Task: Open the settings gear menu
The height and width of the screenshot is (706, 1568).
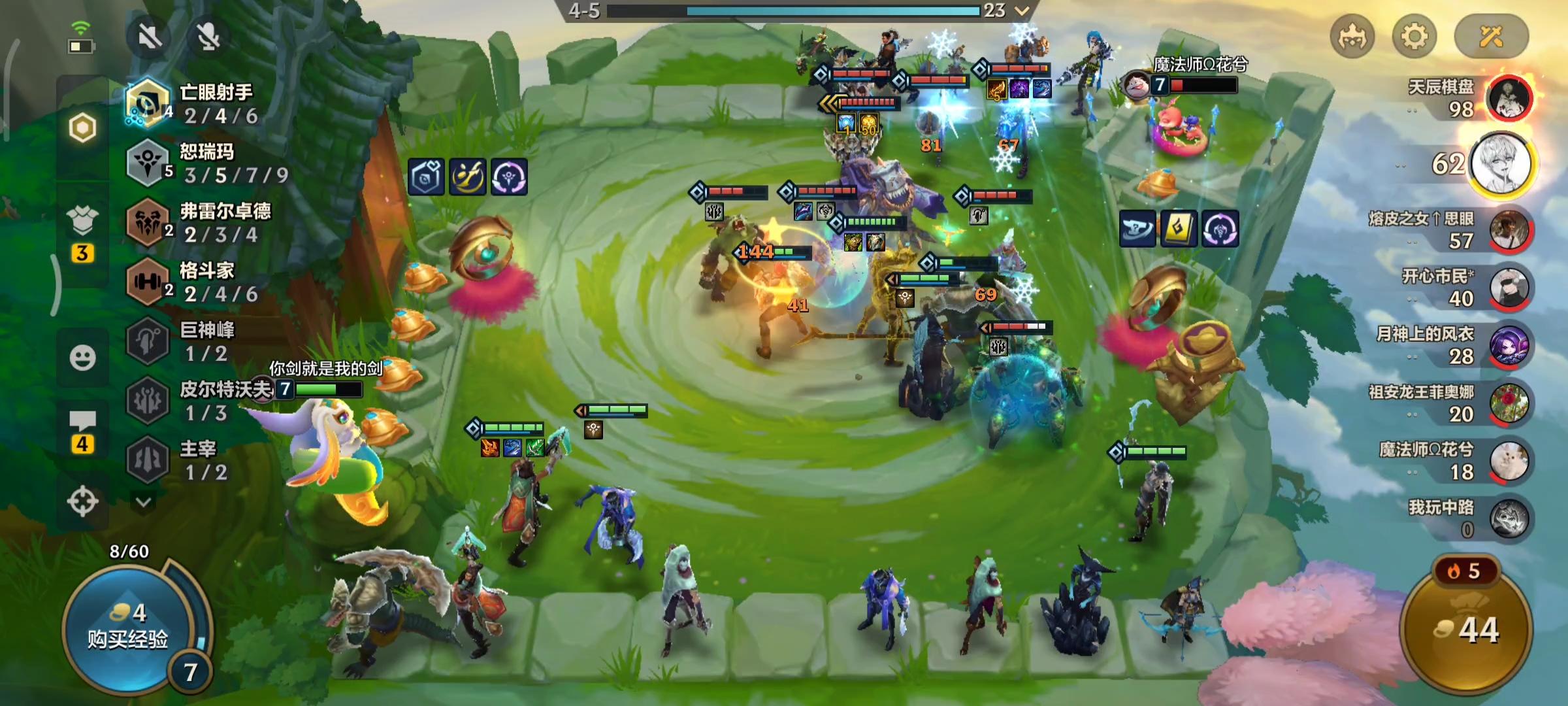Action: (x=1414, y=36)
